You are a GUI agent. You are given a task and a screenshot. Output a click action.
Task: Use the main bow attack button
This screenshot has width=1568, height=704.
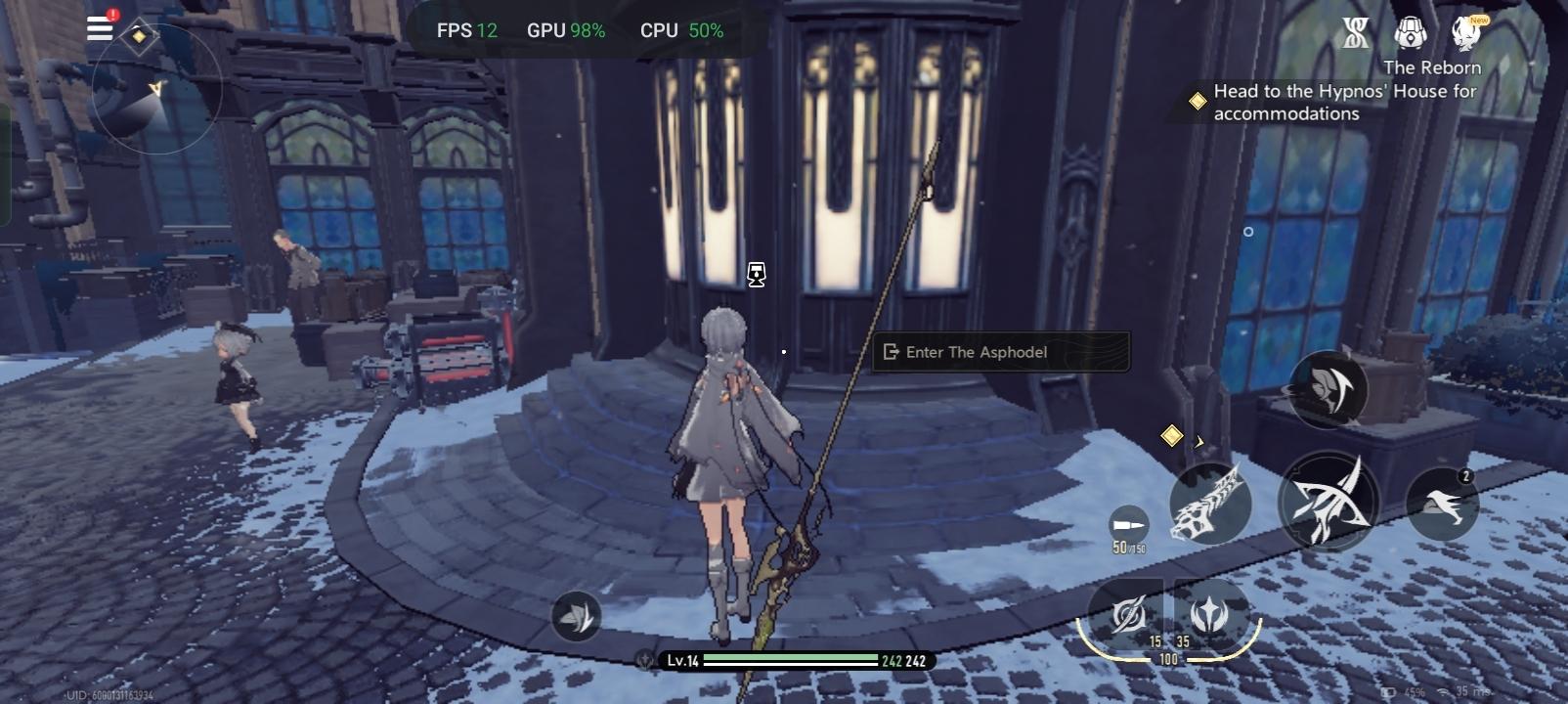(x=1328, y=501)
